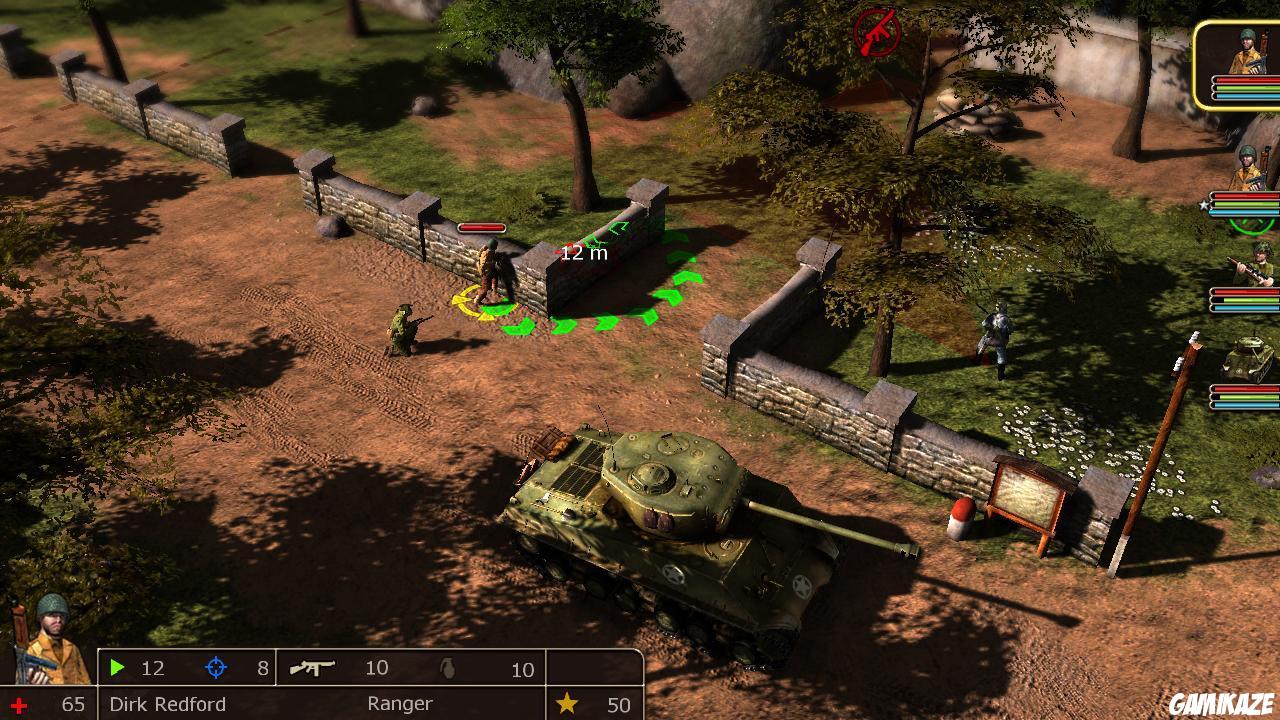Click the green movement arrow icon
1280x720 pixels.
(x=118, y=668)
